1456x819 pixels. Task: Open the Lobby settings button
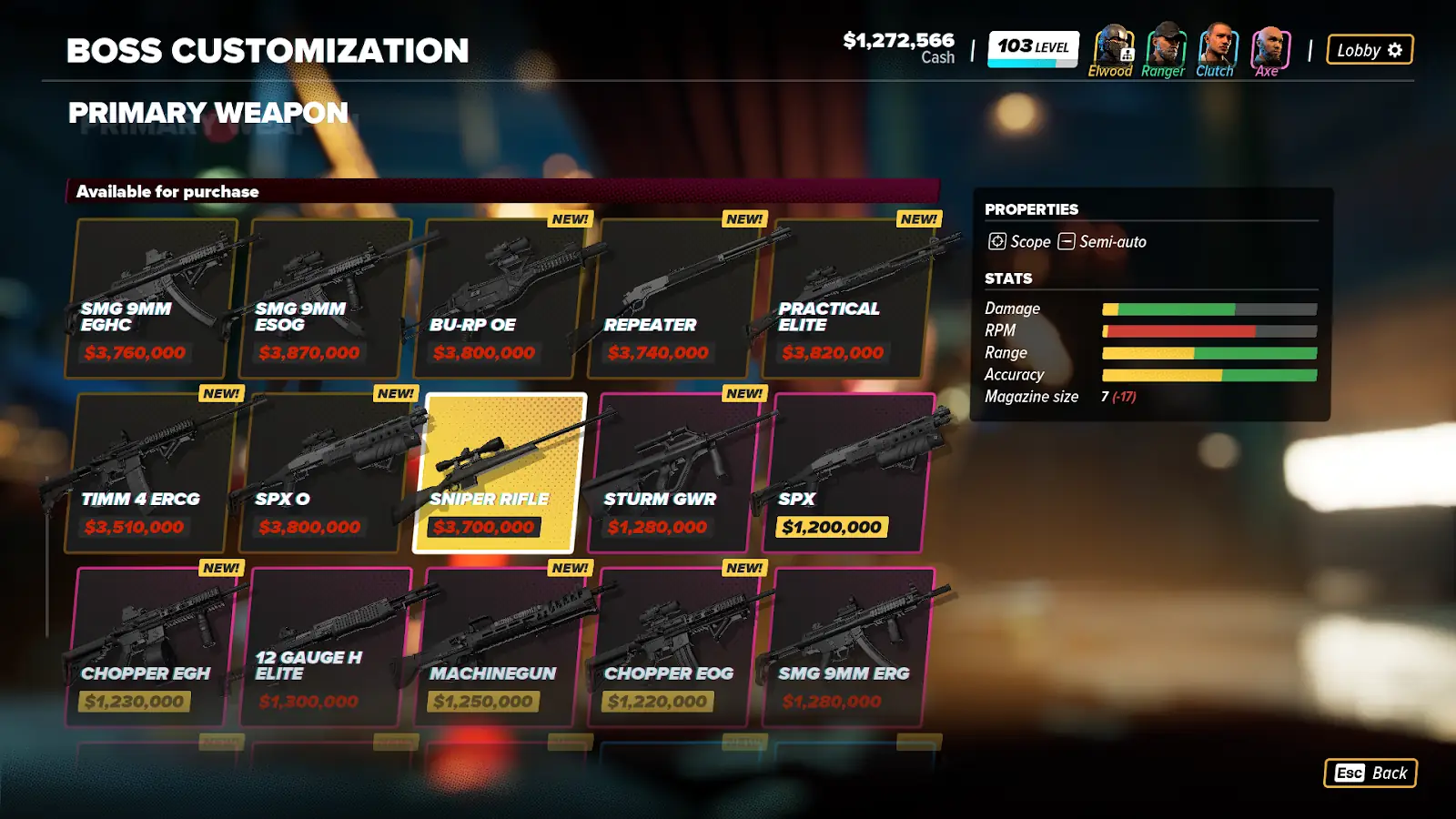[x=1370, y=50]
